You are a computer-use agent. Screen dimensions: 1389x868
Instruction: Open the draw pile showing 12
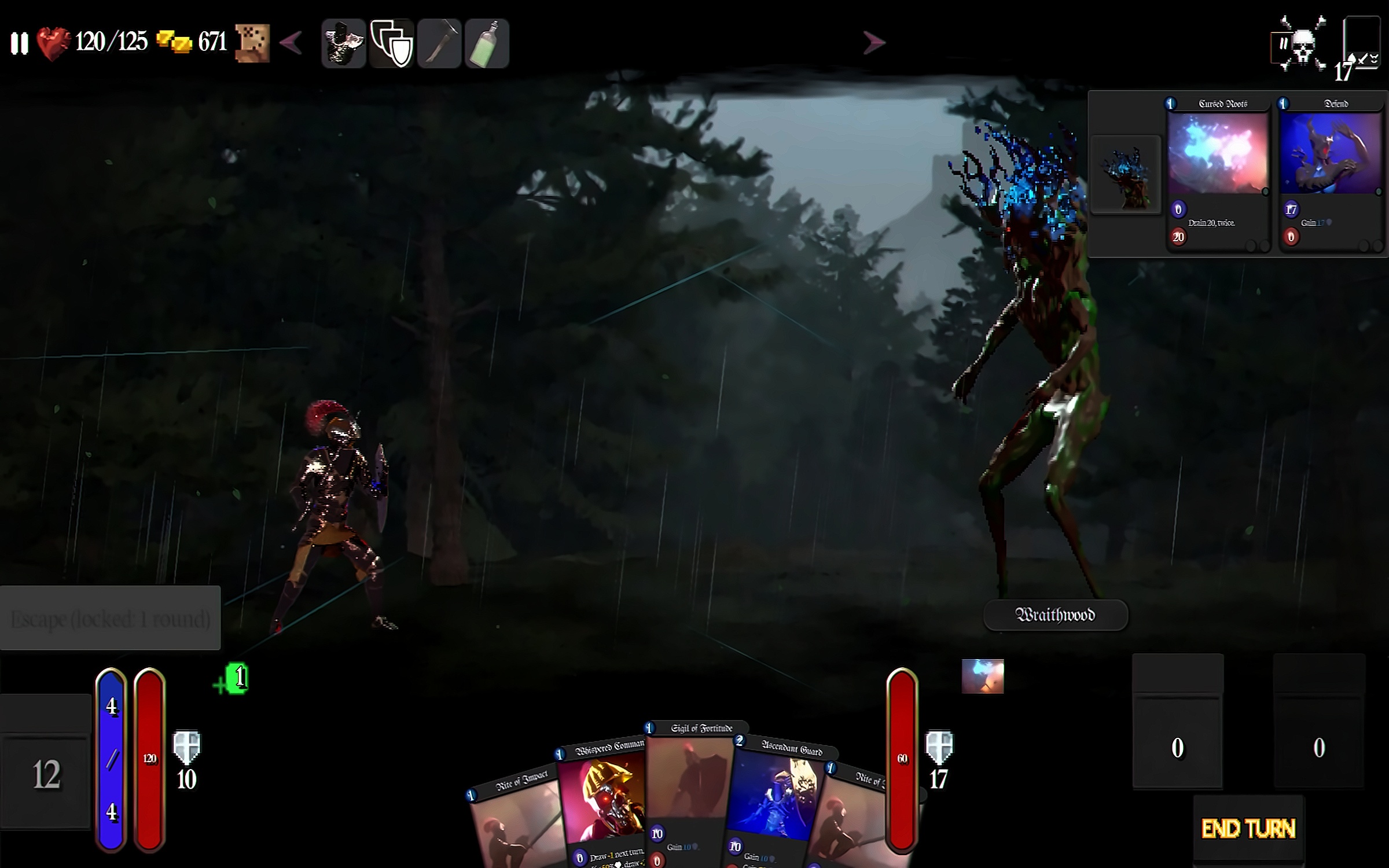pos(46,774)
